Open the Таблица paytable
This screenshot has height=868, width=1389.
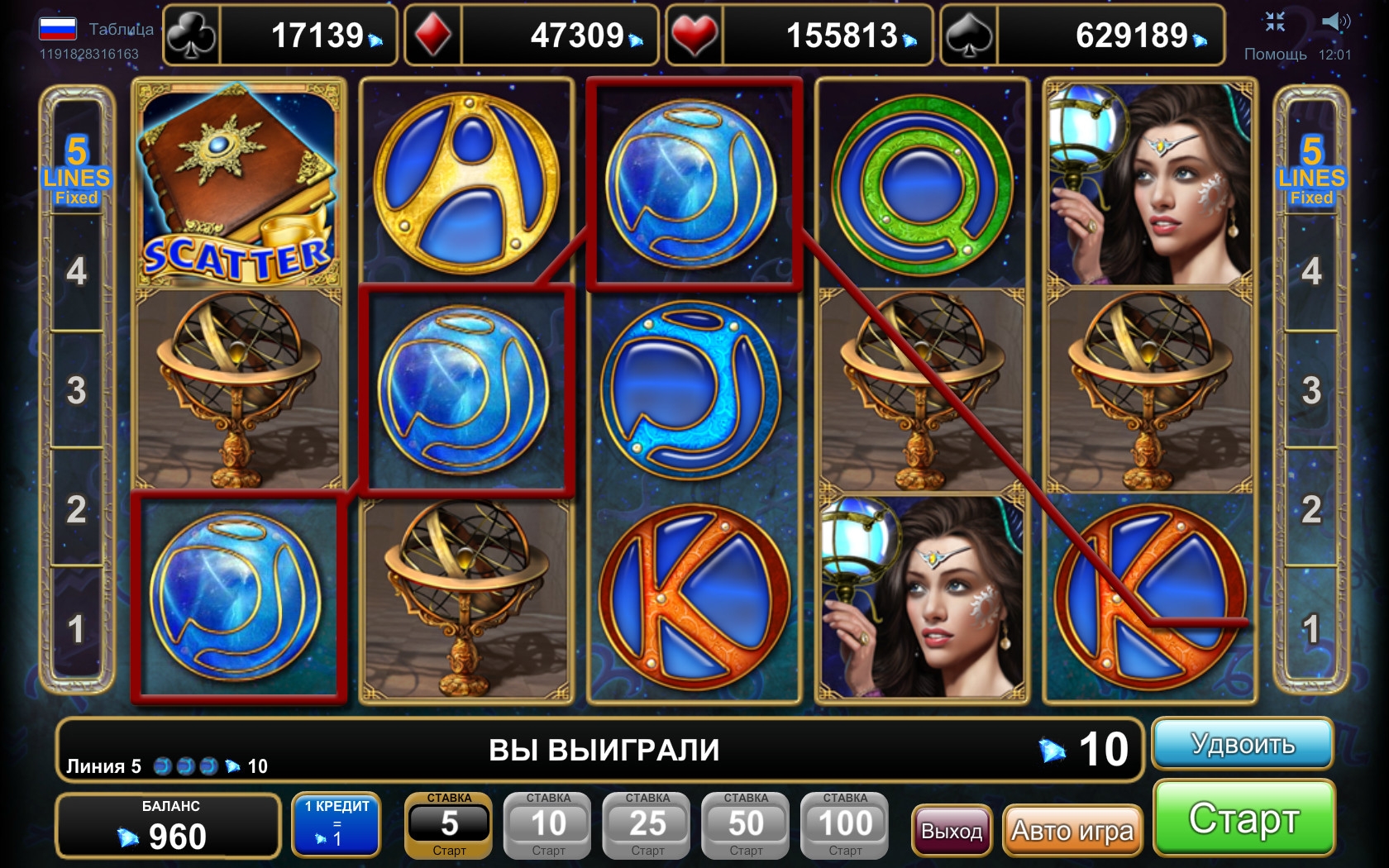[121, 30]
